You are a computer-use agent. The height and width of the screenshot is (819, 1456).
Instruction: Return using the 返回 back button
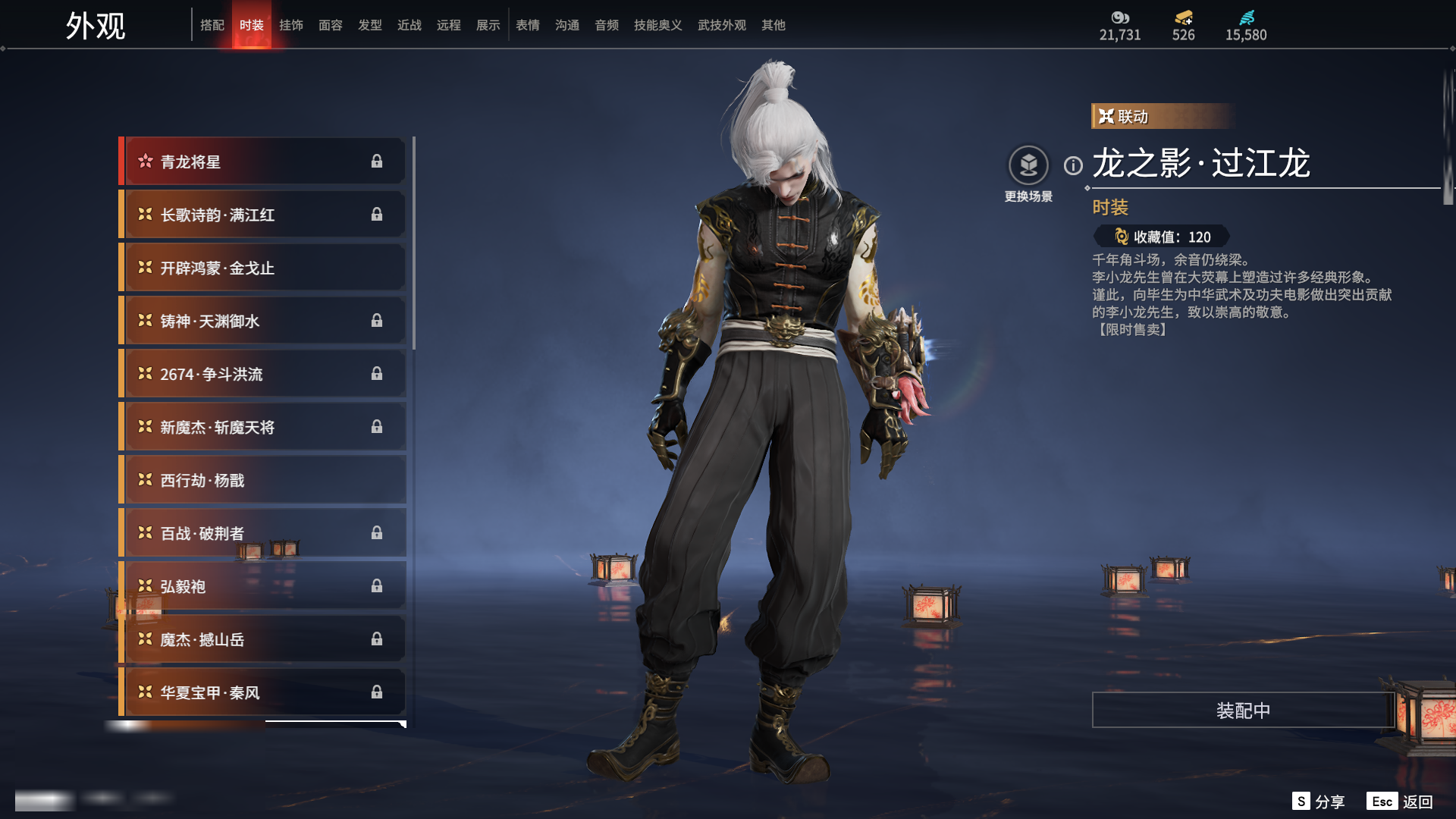1401,802
